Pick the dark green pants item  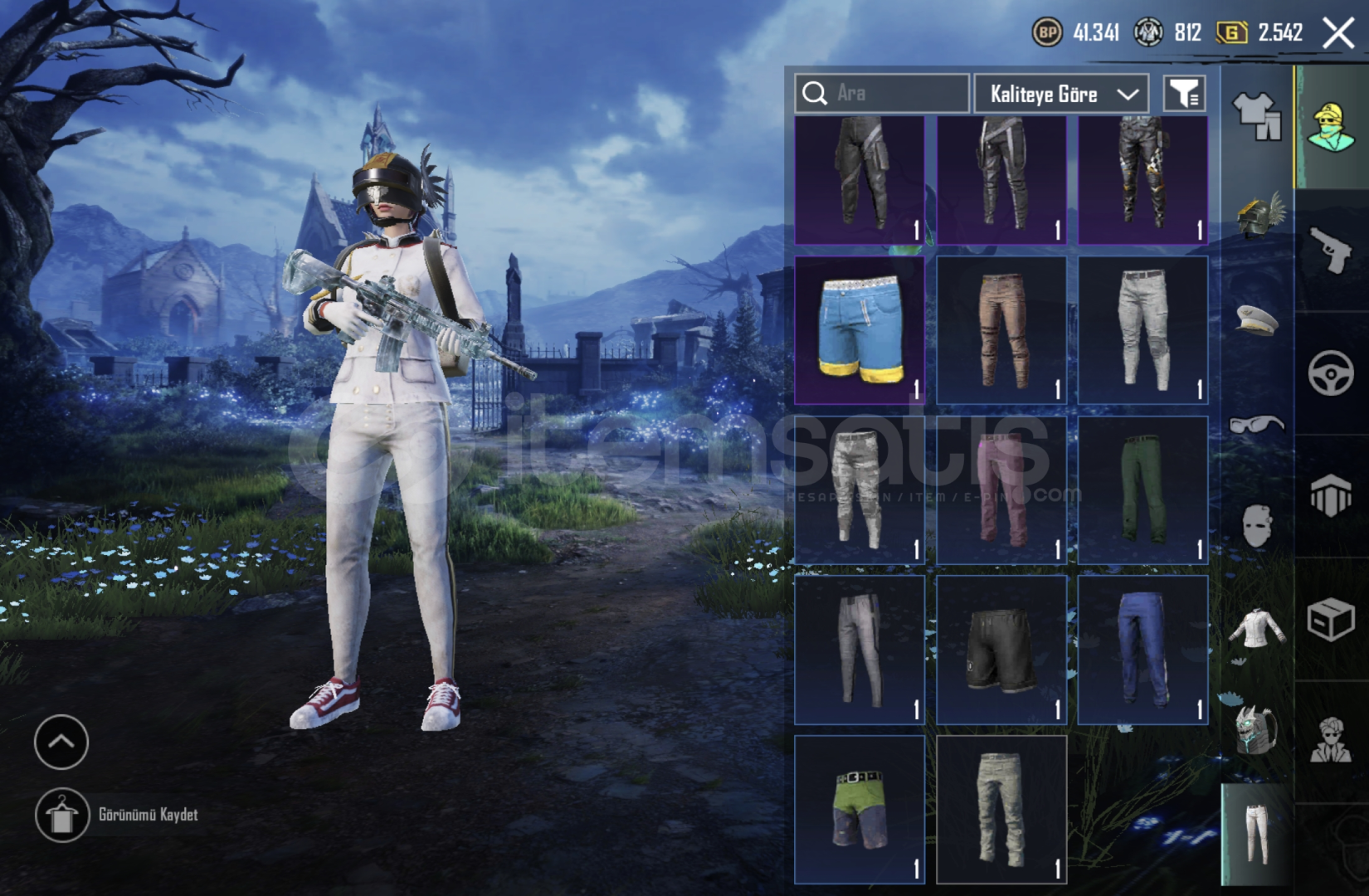(x=1142, y=489)
